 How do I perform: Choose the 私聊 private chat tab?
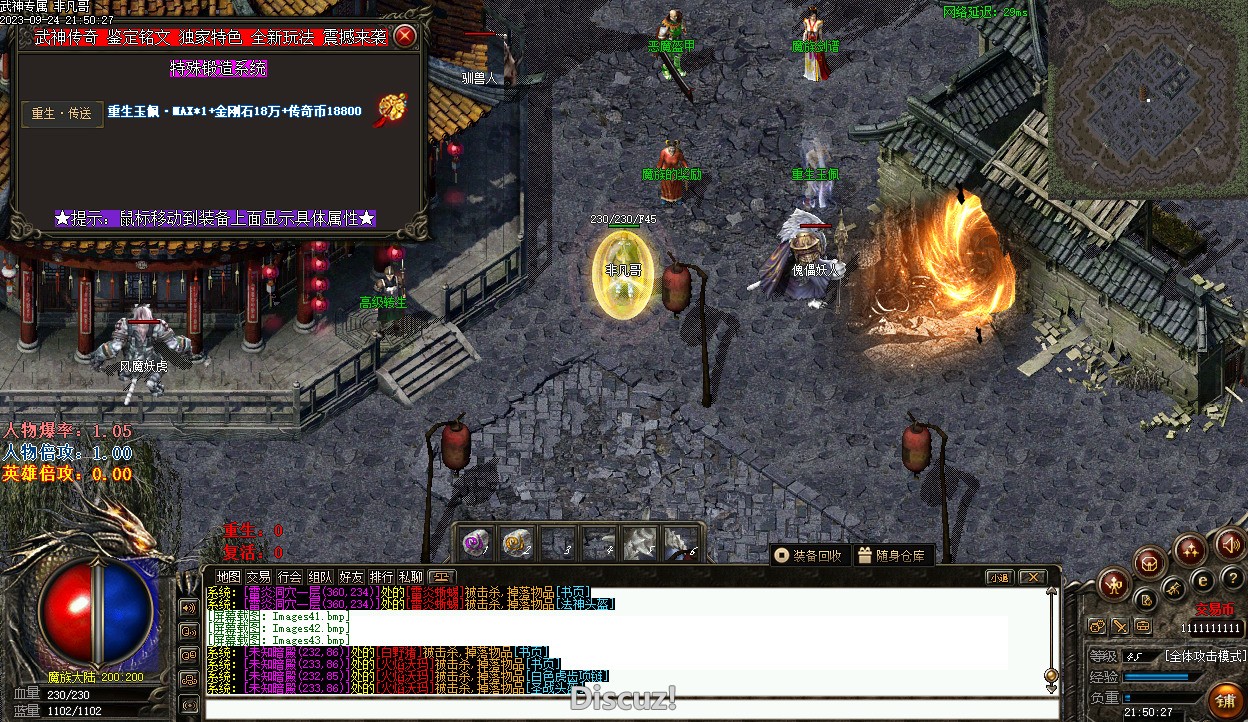[x=411, y=577]
